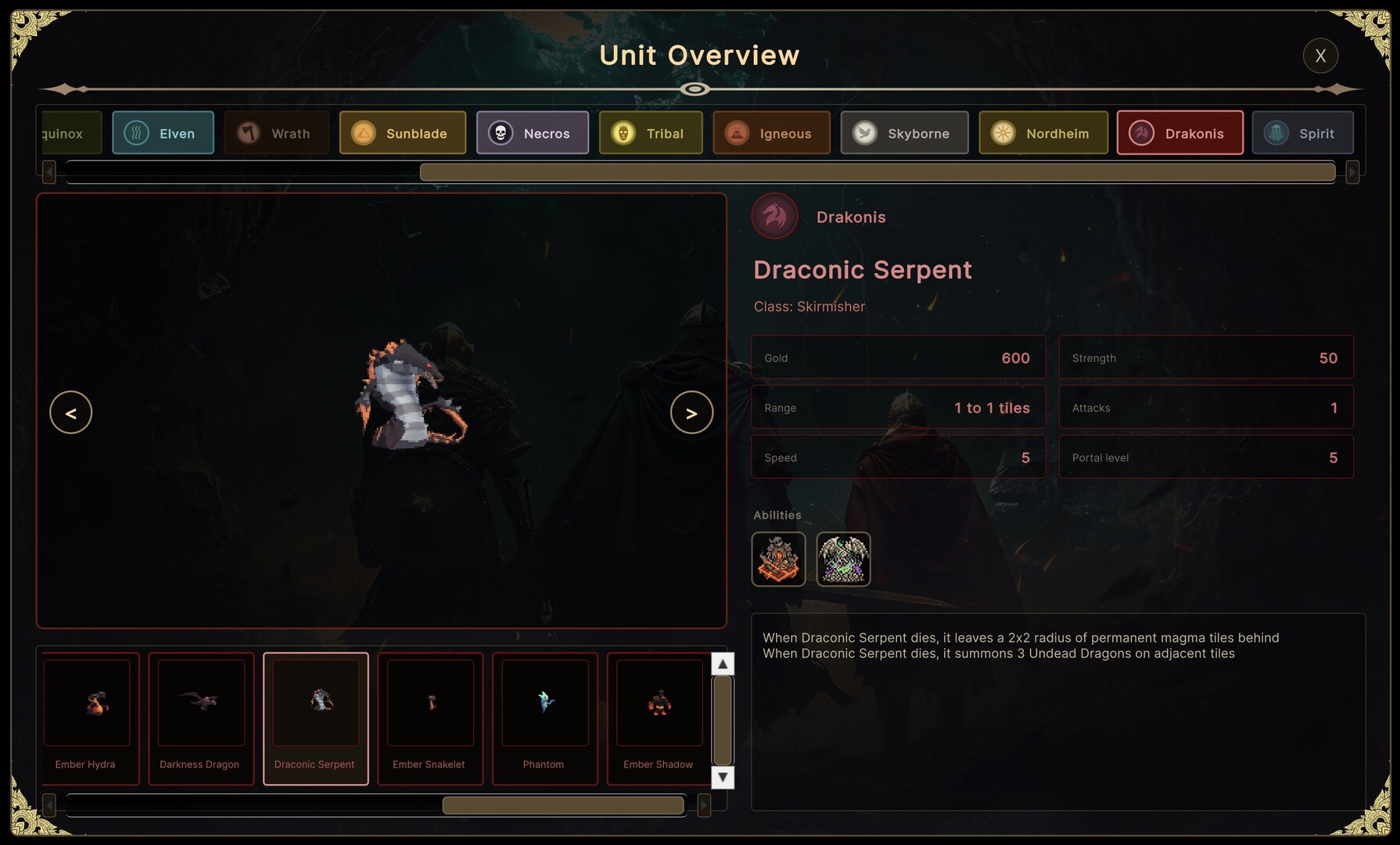Screen dimensions: 1400x845
Task: Close the Unit Overview screen
Action: click(1320, 56)
